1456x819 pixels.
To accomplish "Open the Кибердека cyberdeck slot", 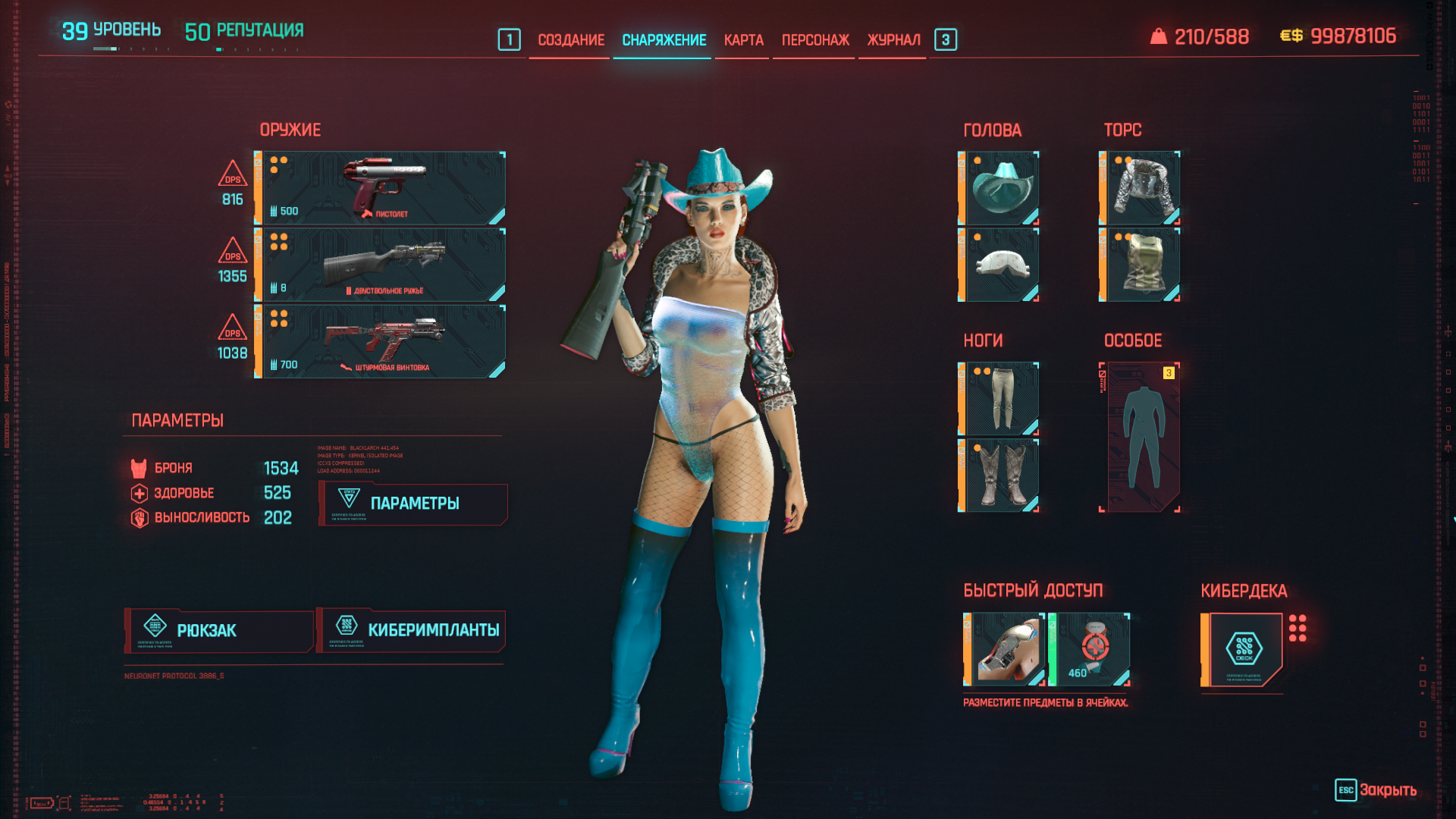I will pos(1244,649).
